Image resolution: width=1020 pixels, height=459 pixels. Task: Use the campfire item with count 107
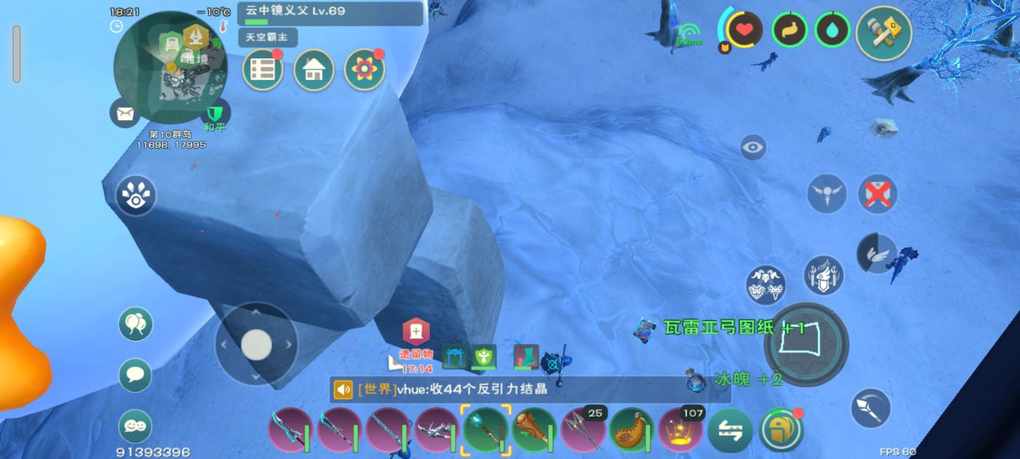(x=681, y=430)
